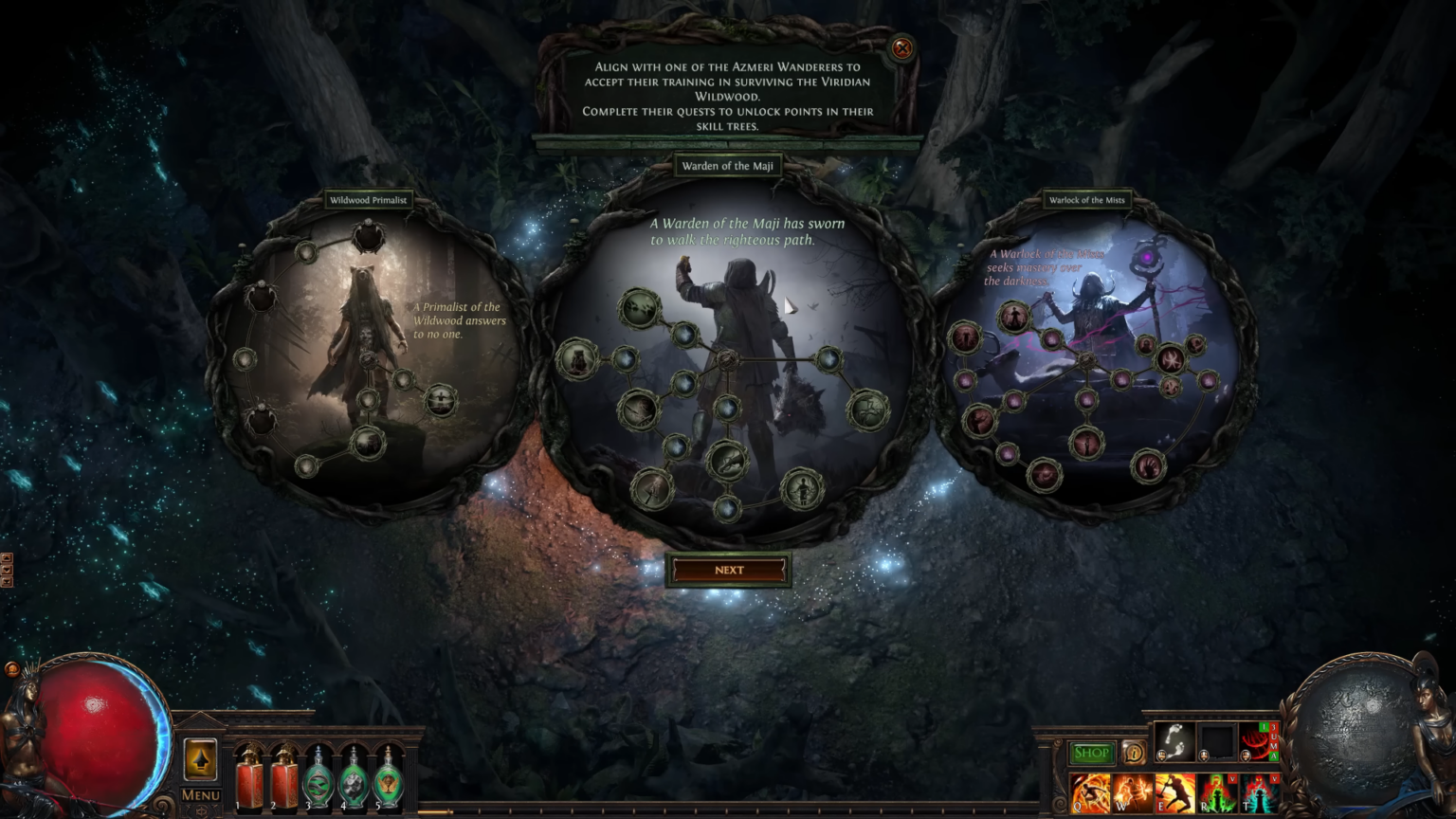
Task: Open the info speech-bubble icon beside Shop
Action: click(x=1134, y=753)
